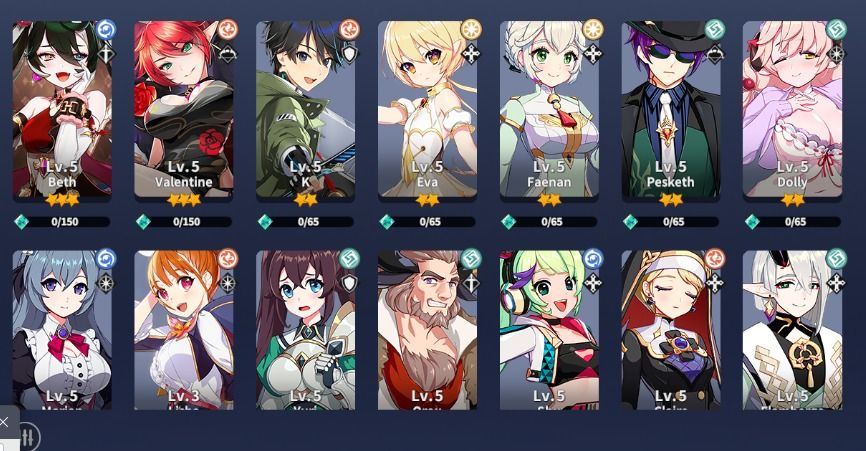866x451 pixels.
Task: Select the bearded horned man card
Action: click(428, 330)
